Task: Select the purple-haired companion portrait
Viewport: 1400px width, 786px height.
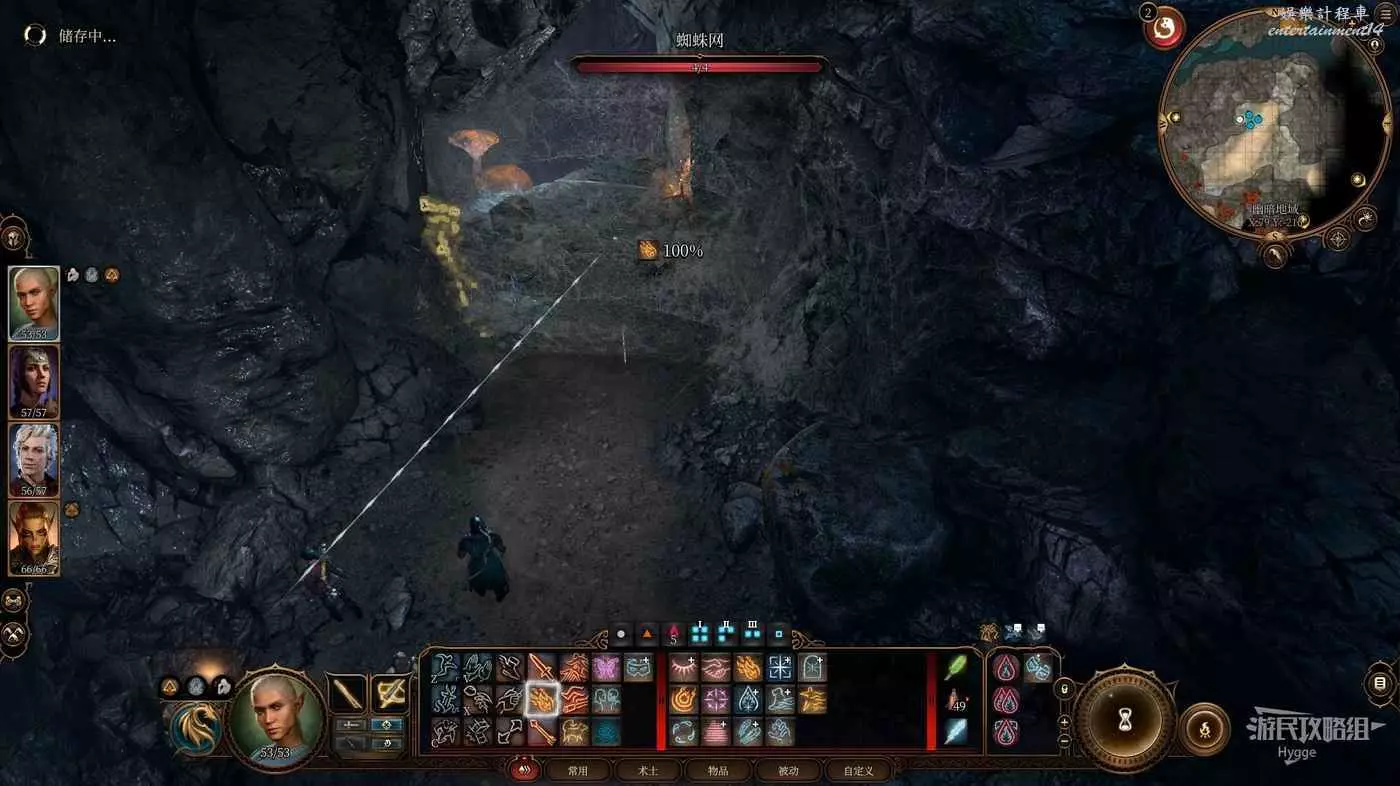Action: 34,381
